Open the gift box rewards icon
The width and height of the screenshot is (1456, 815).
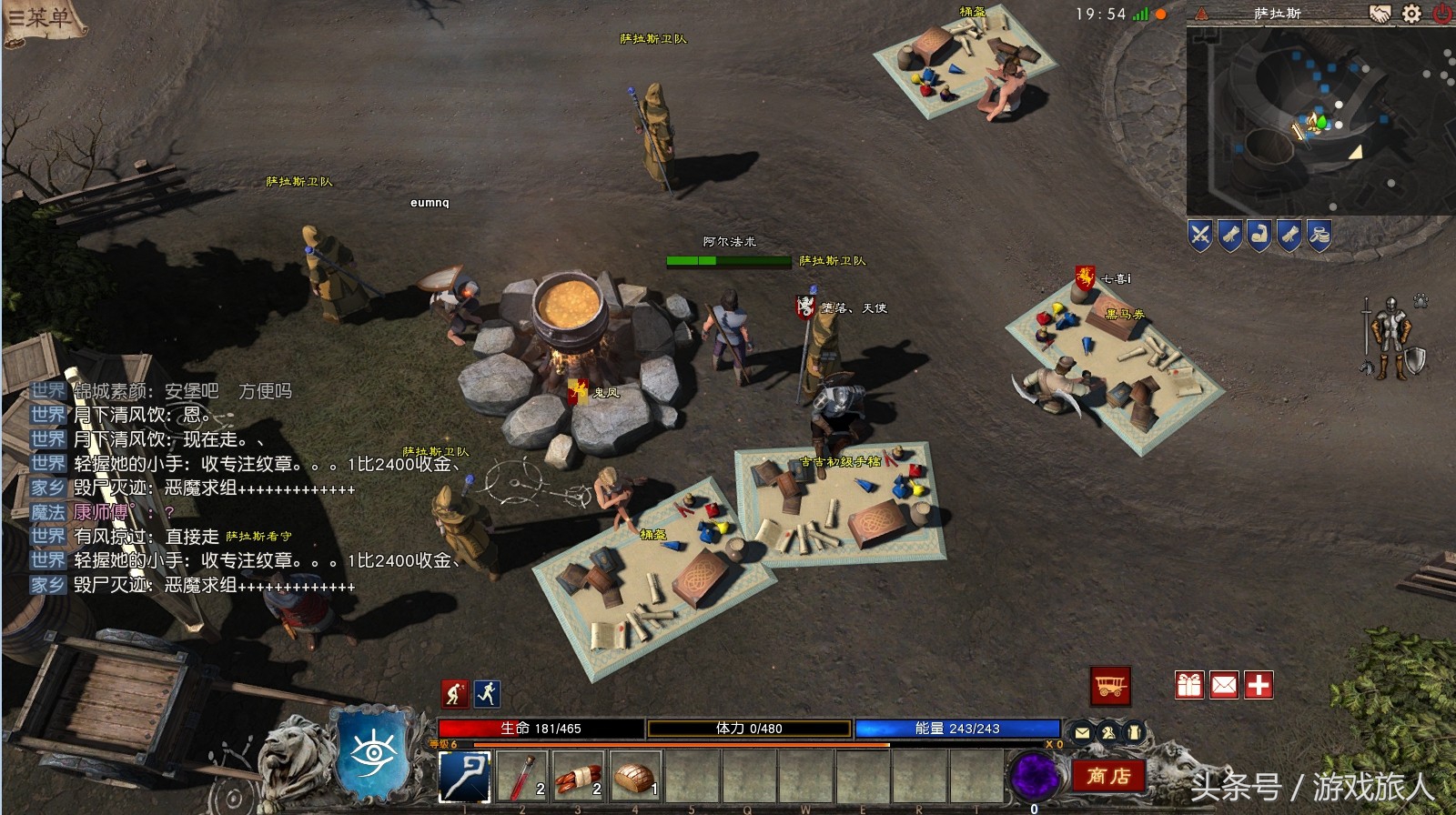pos(1189,685)
